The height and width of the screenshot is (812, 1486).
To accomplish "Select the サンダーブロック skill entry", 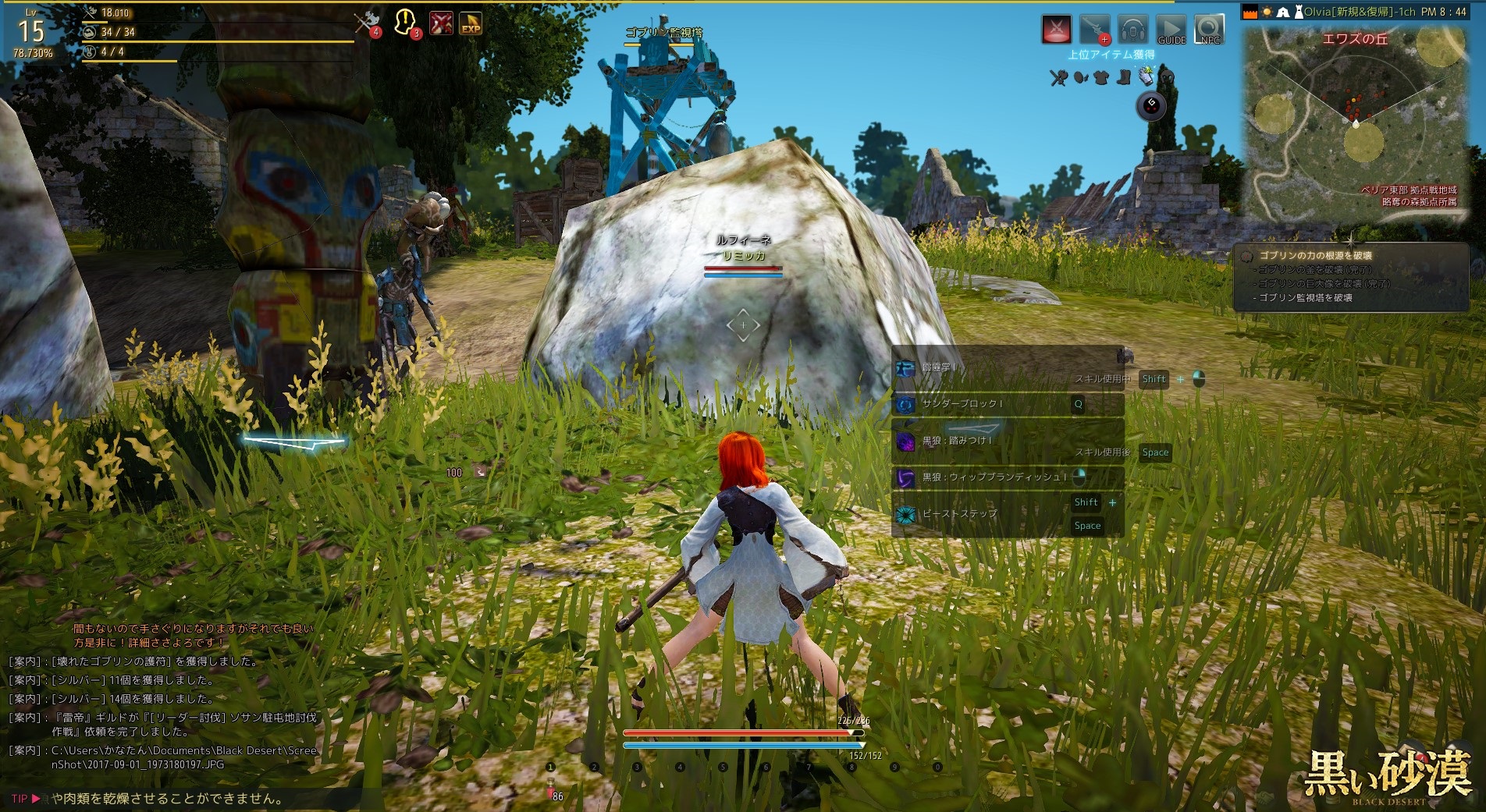I will [x=962, y=404].
